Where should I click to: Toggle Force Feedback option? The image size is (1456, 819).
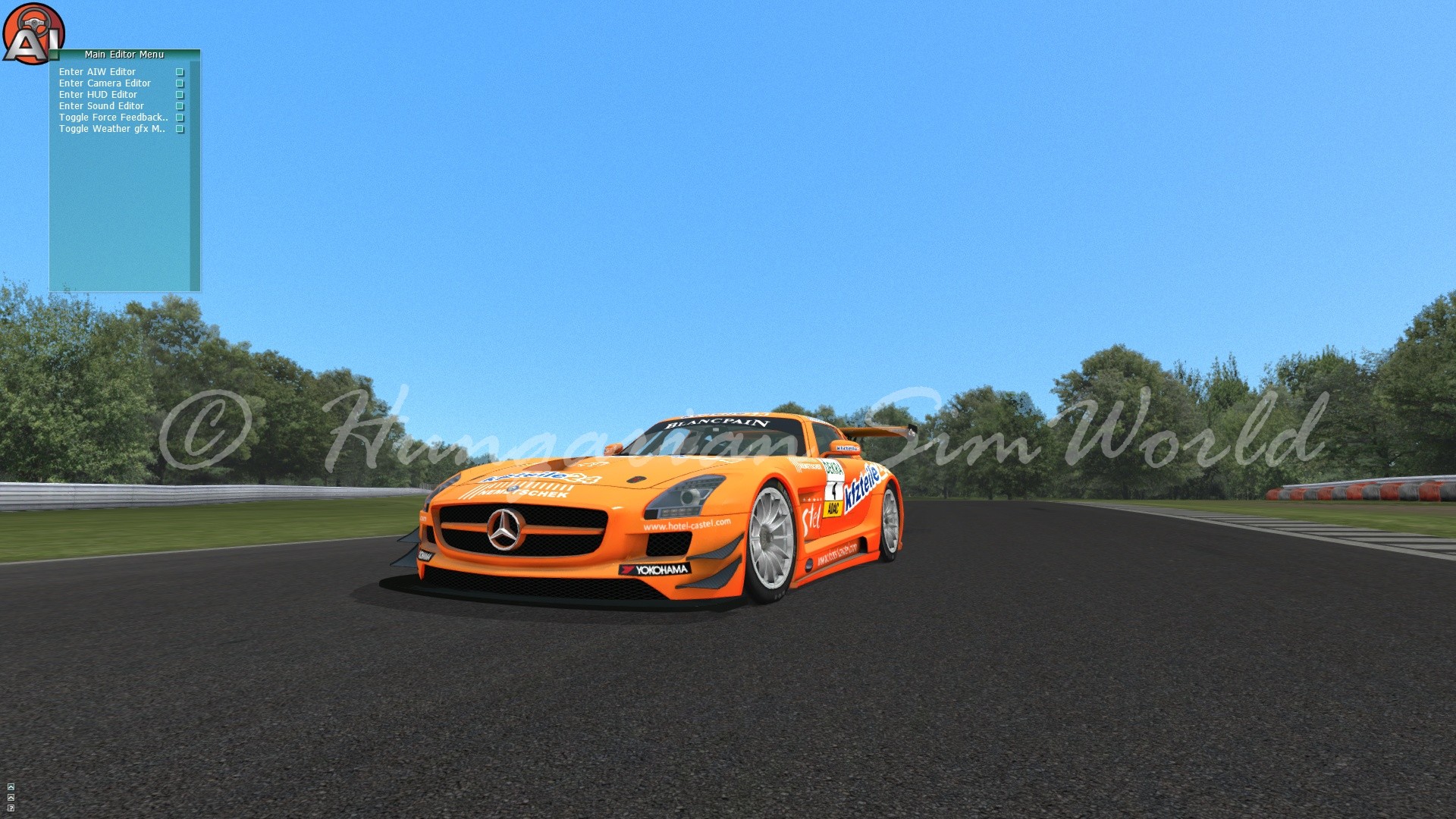(113, 118)
